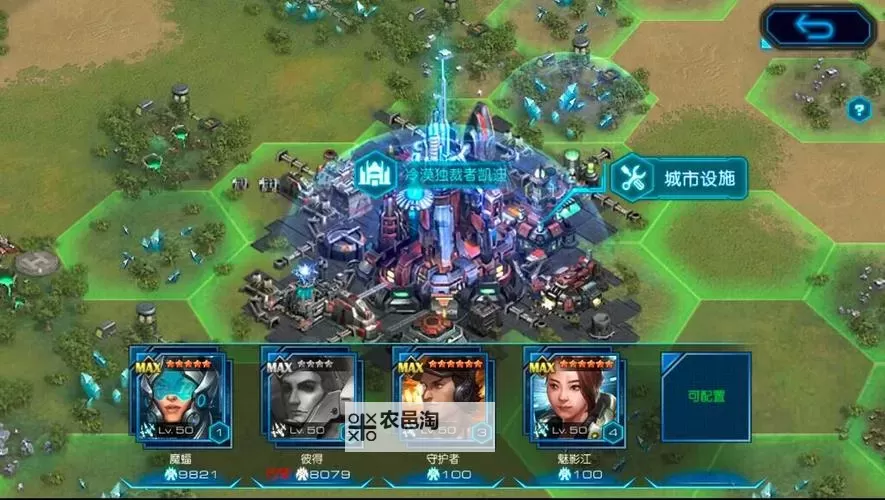Open the question mark help icon
This screenshot has width=885, height=500.
(x=858, y=109)
